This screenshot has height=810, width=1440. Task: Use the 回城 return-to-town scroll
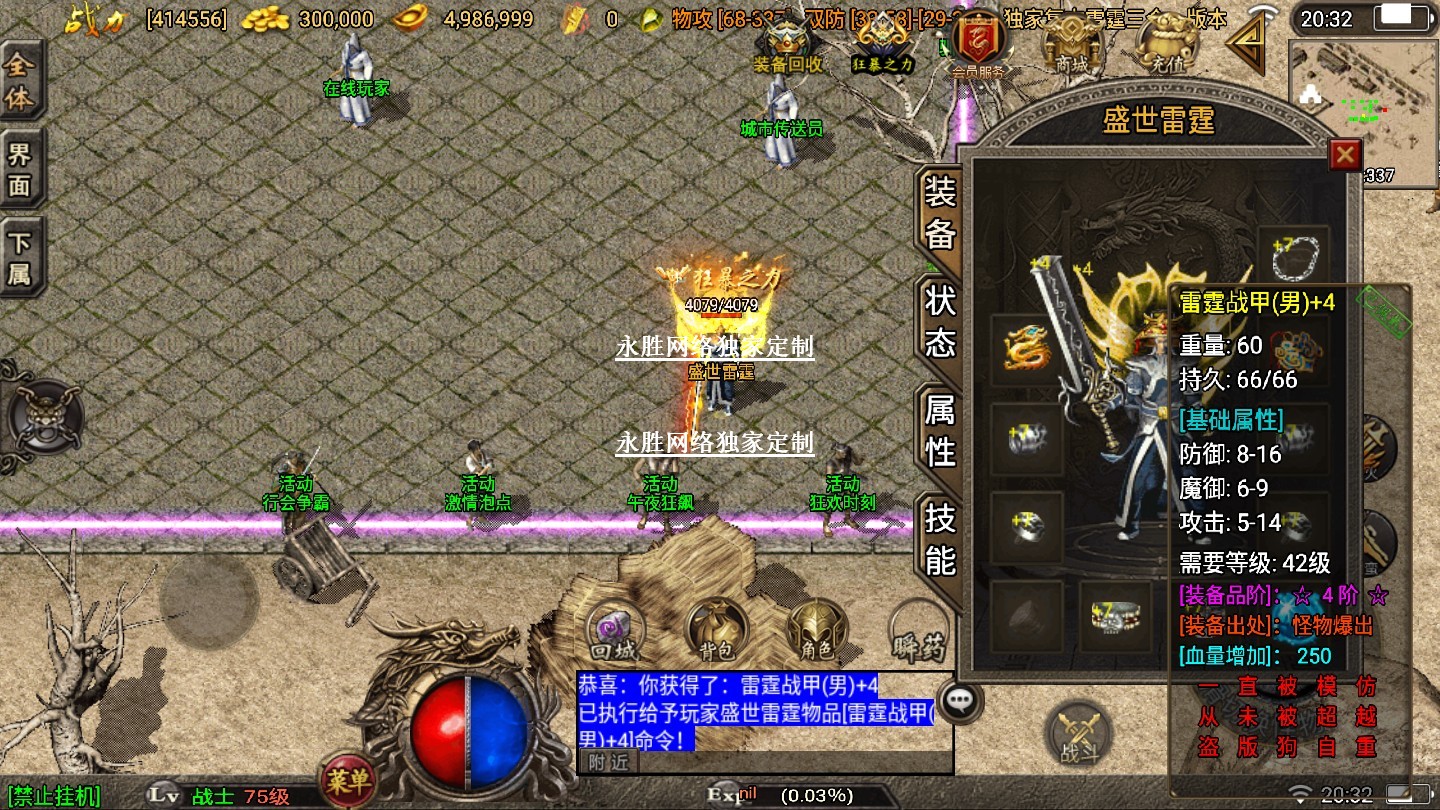click(x=614, y=631)
